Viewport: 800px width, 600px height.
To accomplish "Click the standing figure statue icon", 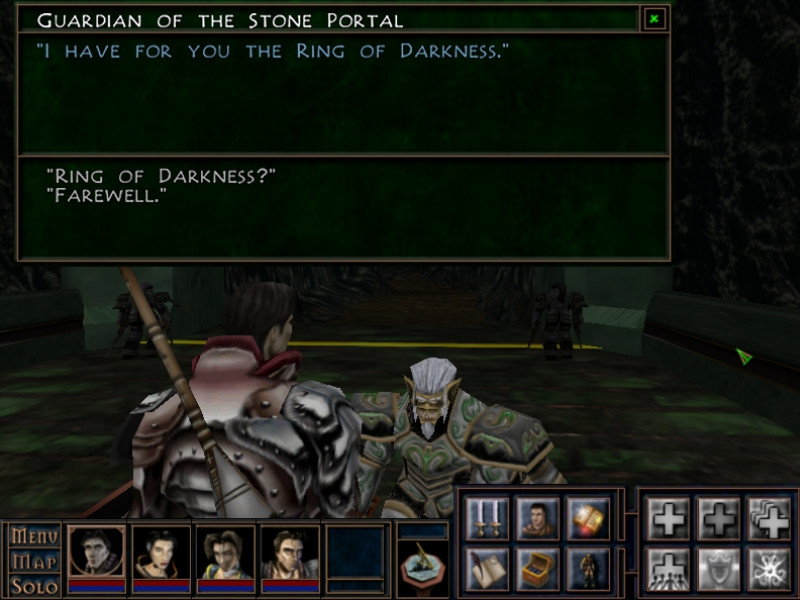I will 588,569.
